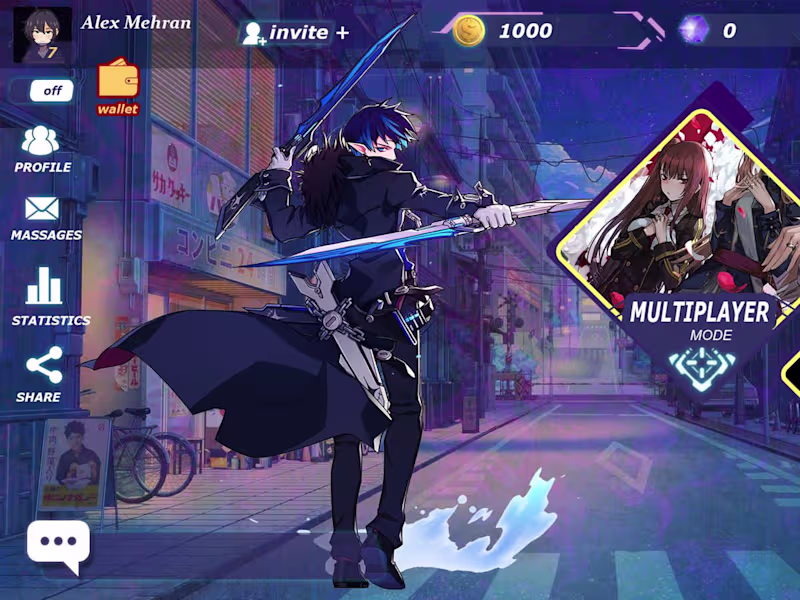Image resolution: width=800 pixels, height=600 pixels.
Task: Open Alex Mehran's player avatar
Action: tap(41, 34)
